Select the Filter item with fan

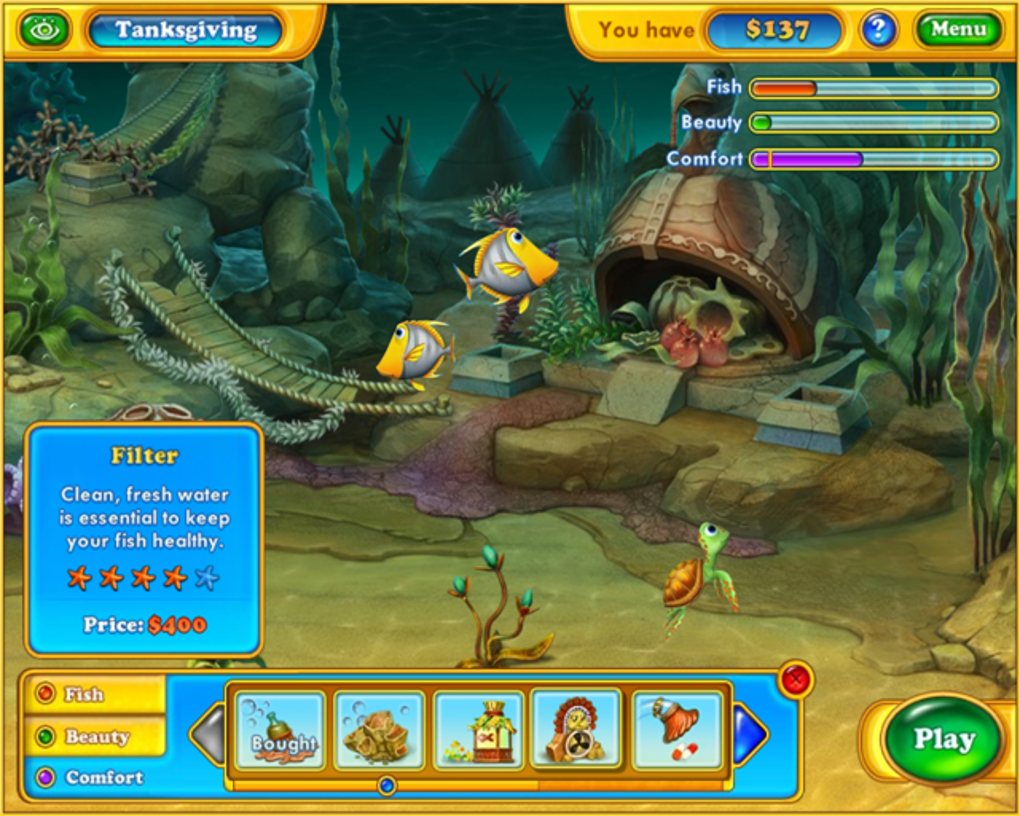(577, 731)
